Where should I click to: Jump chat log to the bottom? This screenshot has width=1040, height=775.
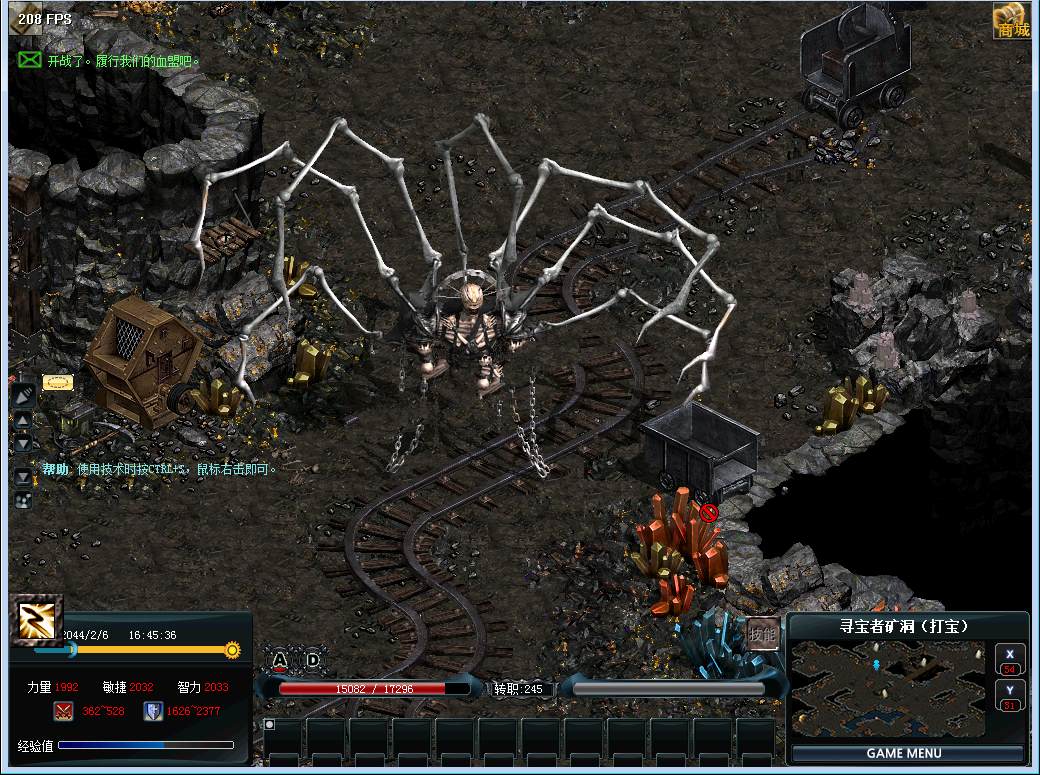pyautogui.click(x=22, y=477)
